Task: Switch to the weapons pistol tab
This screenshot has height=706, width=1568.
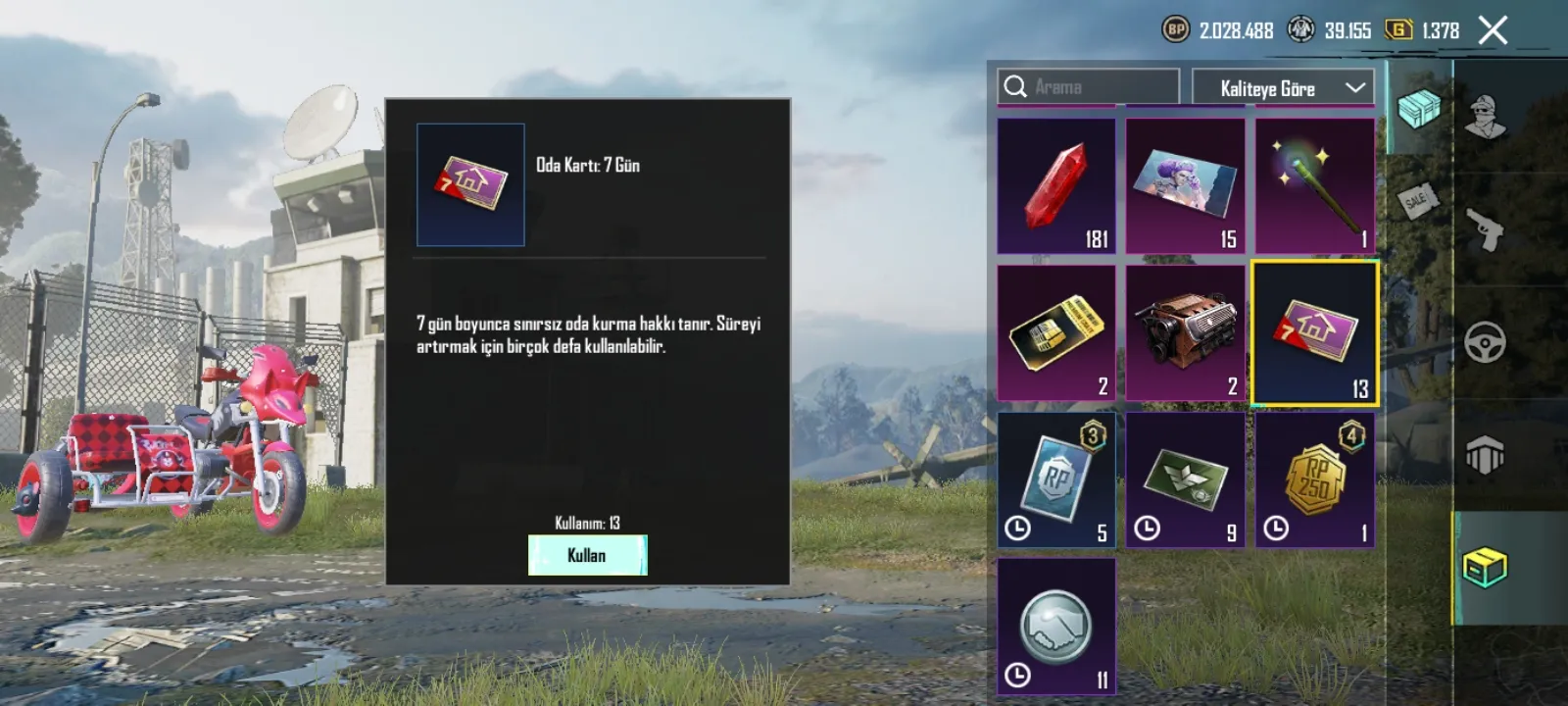Action: 1485,230
